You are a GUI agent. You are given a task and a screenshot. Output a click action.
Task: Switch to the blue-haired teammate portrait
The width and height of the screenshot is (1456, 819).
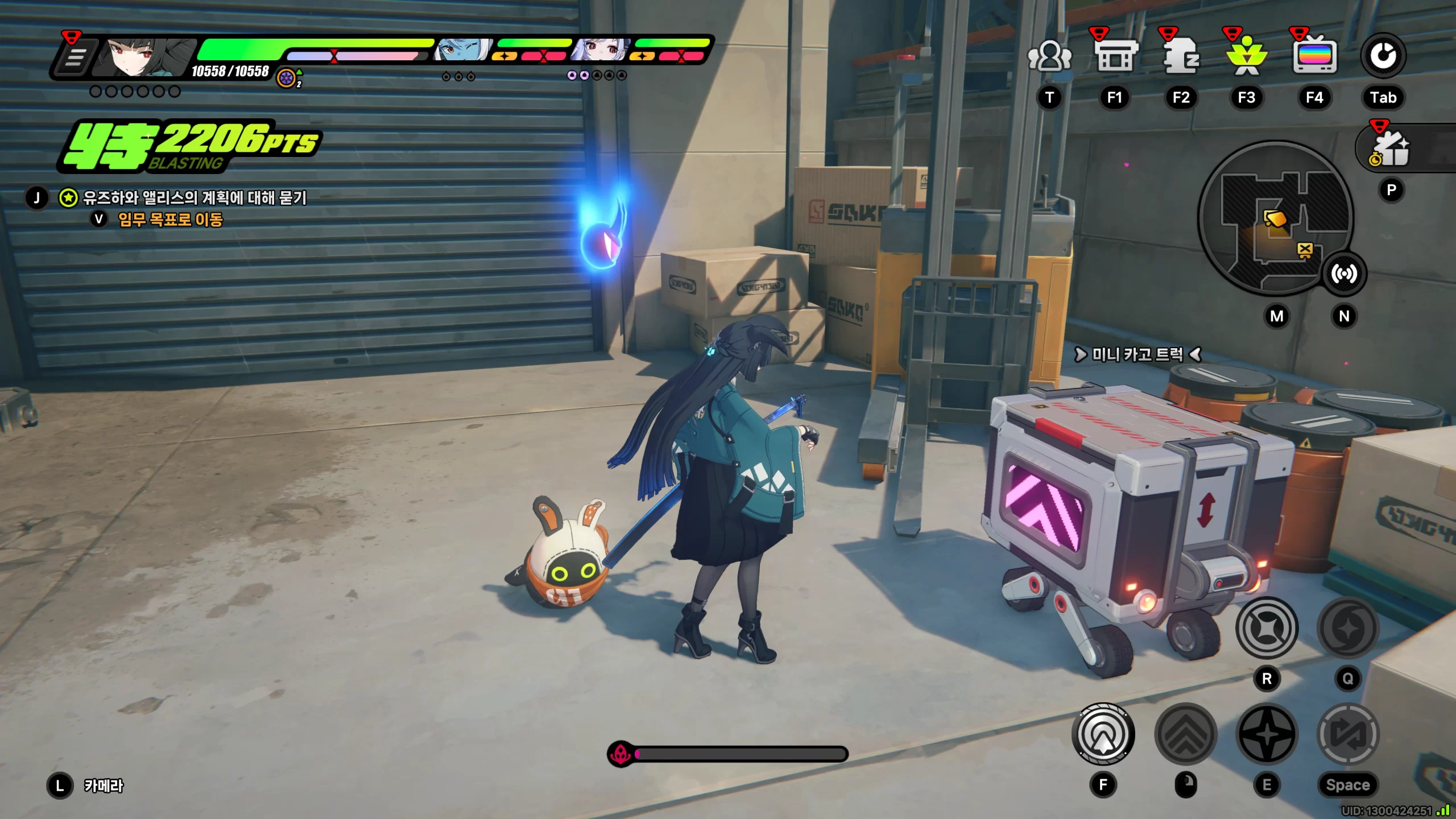click(462, 50)
